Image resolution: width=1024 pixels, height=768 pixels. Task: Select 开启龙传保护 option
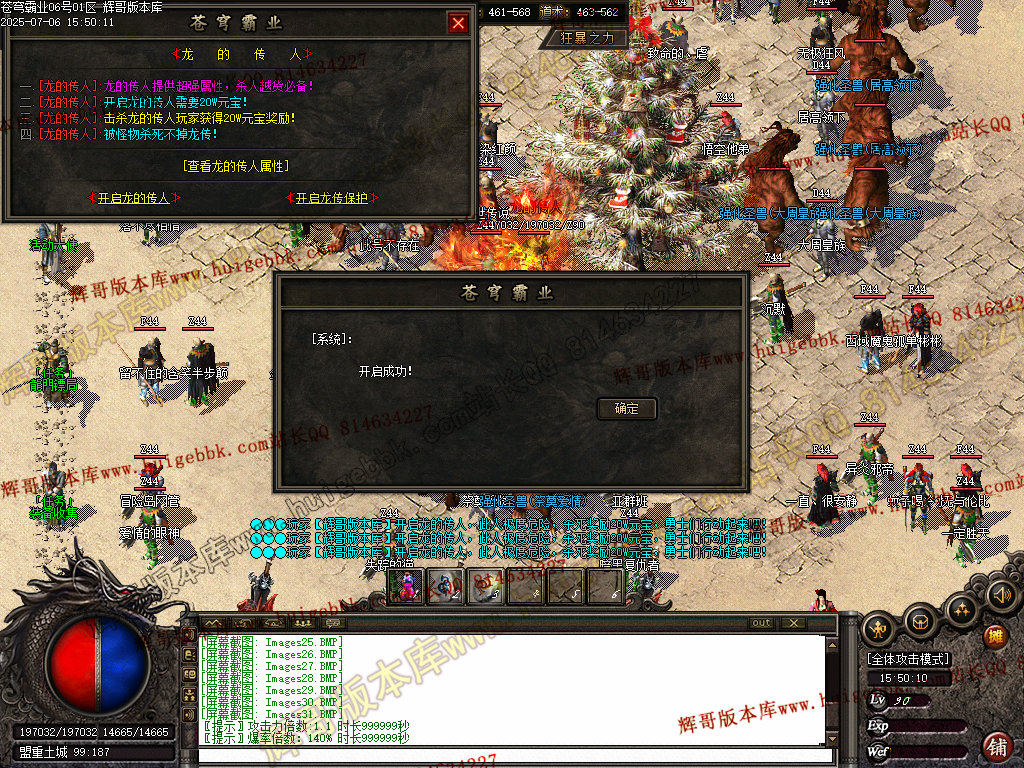point(331,198)
